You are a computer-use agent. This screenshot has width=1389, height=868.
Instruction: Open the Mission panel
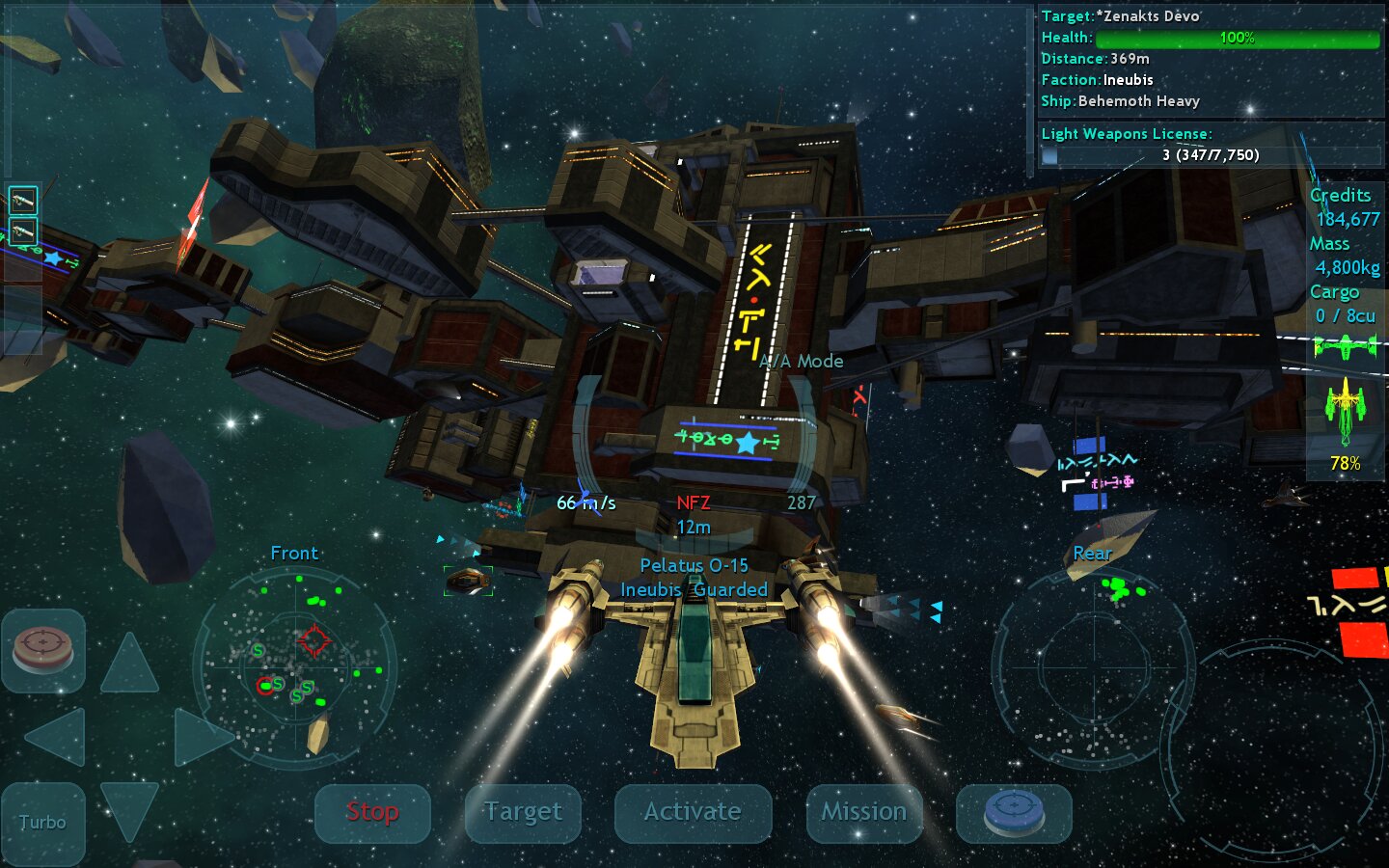[x=863, y=813]
